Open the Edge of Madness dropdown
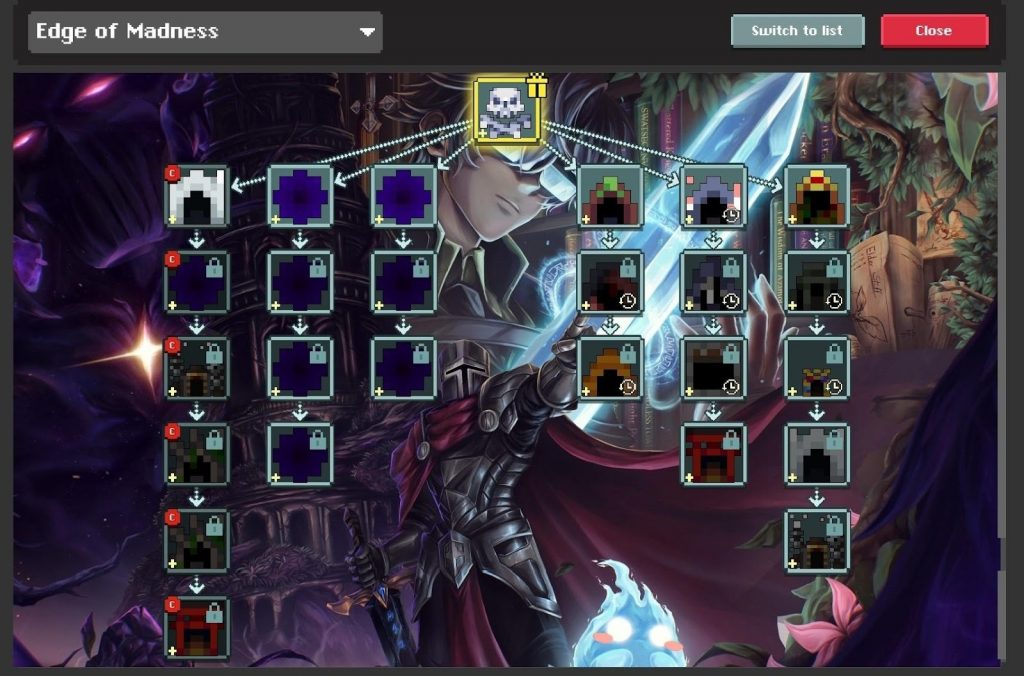Viewport: 1024px width, 676px height. pyautogui.click(x=205, y=32)
